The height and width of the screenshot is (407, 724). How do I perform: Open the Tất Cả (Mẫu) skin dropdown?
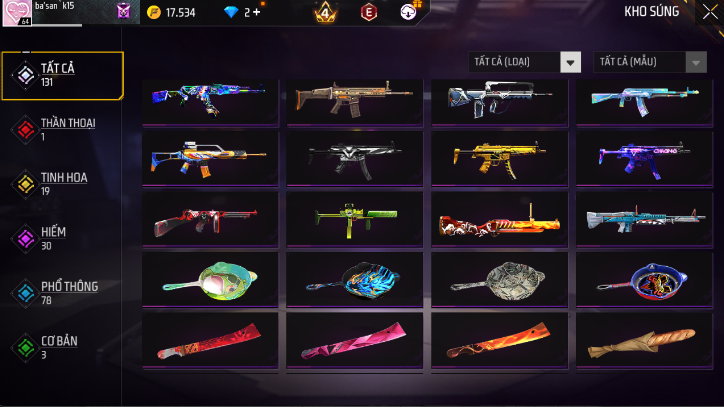click(x=650, y=62)
